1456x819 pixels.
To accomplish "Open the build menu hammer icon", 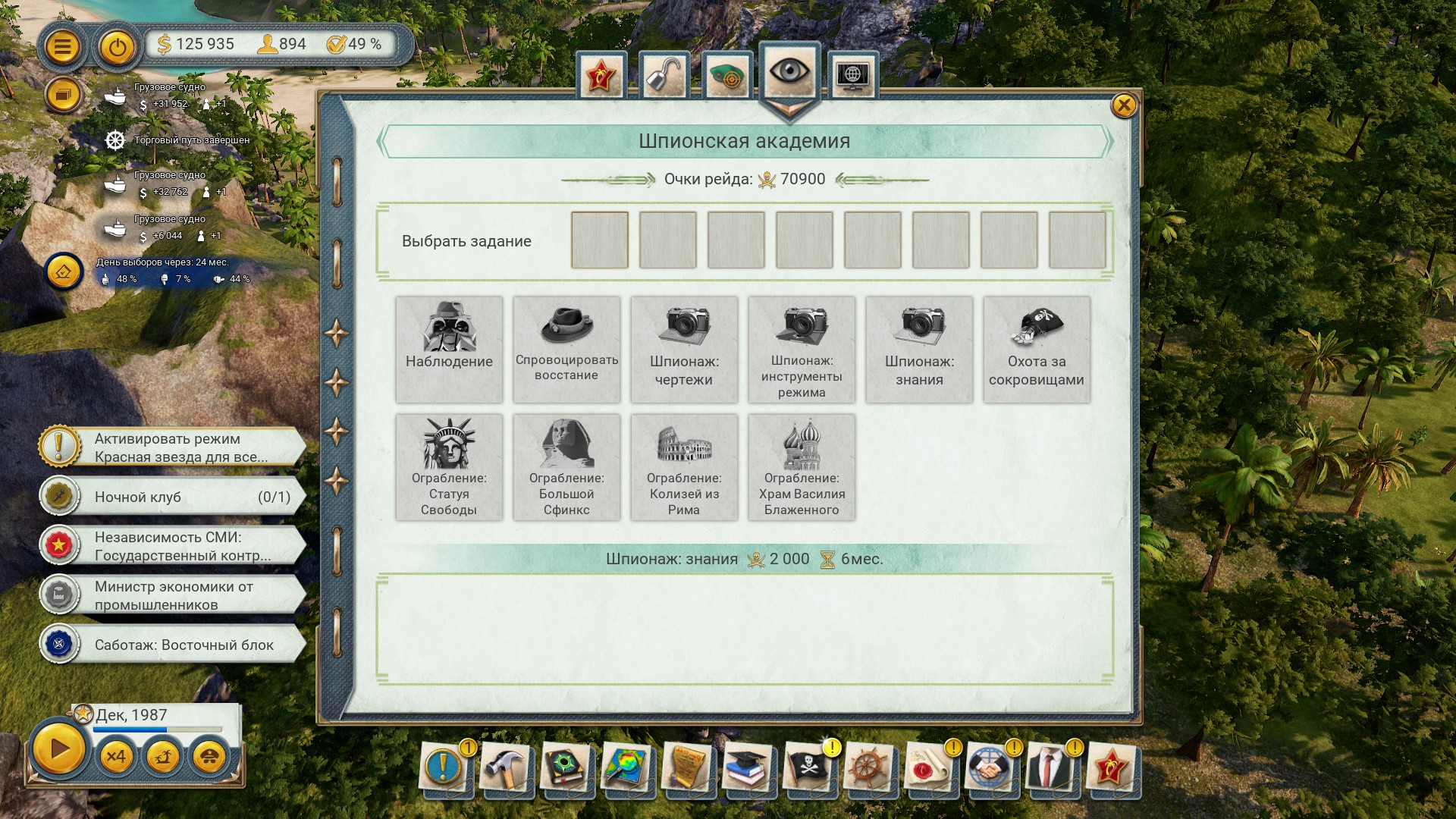I will tap(504, 768).
